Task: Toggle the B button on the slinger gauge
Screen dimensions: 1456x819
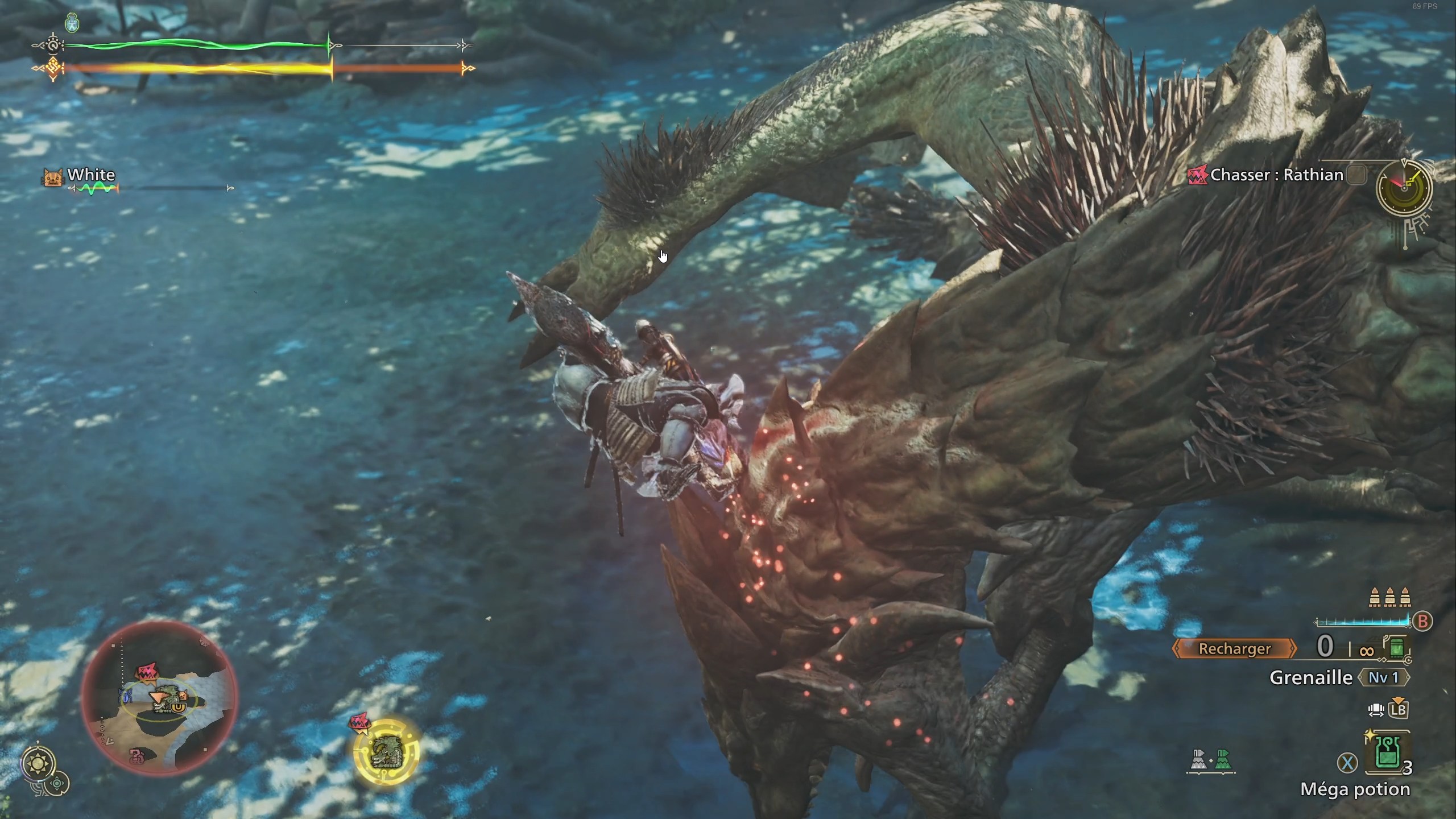Action: [1422, 622]
